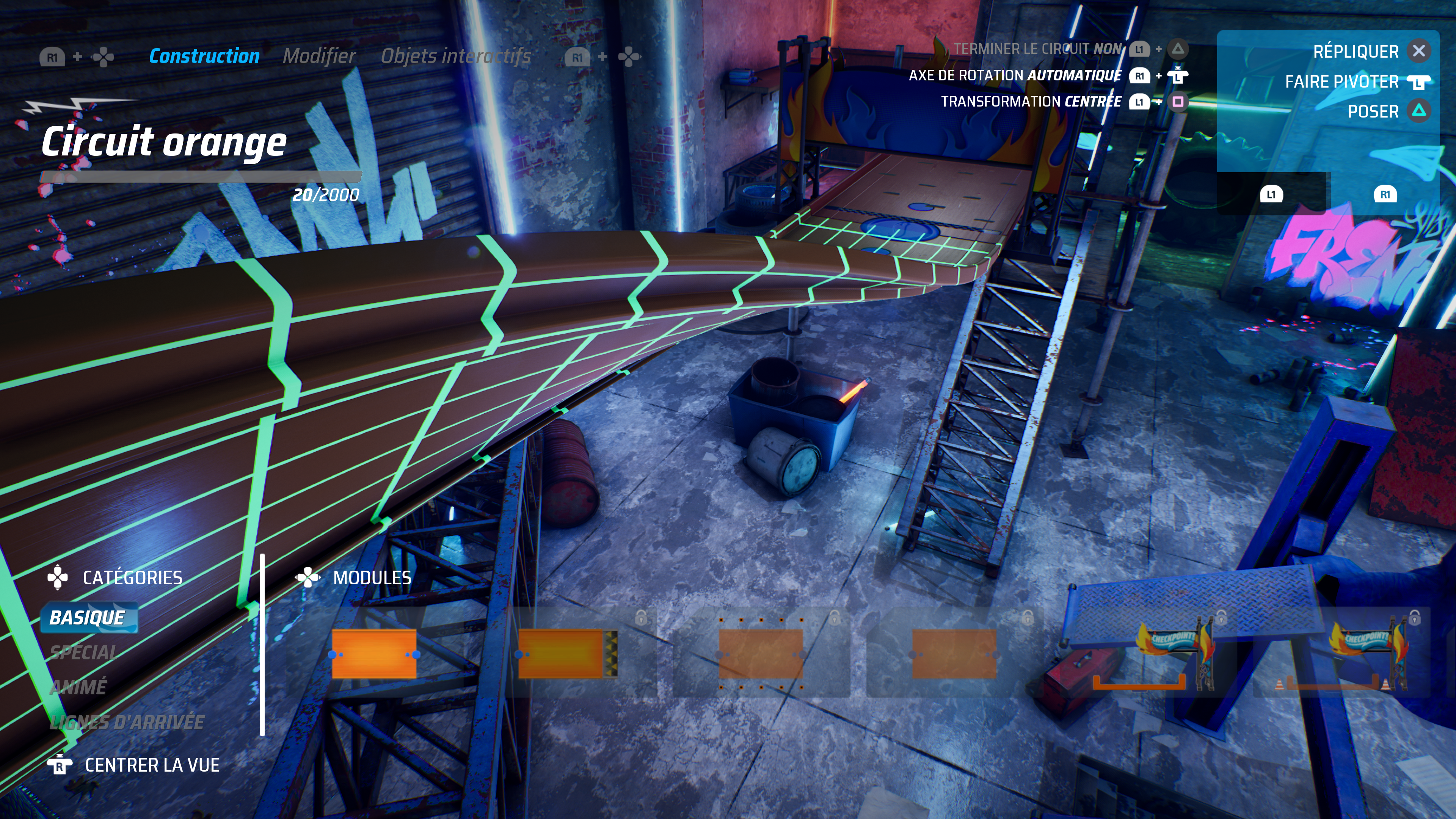
Task: Activate the Faire pivoter option
Action: click(1342, 82)
